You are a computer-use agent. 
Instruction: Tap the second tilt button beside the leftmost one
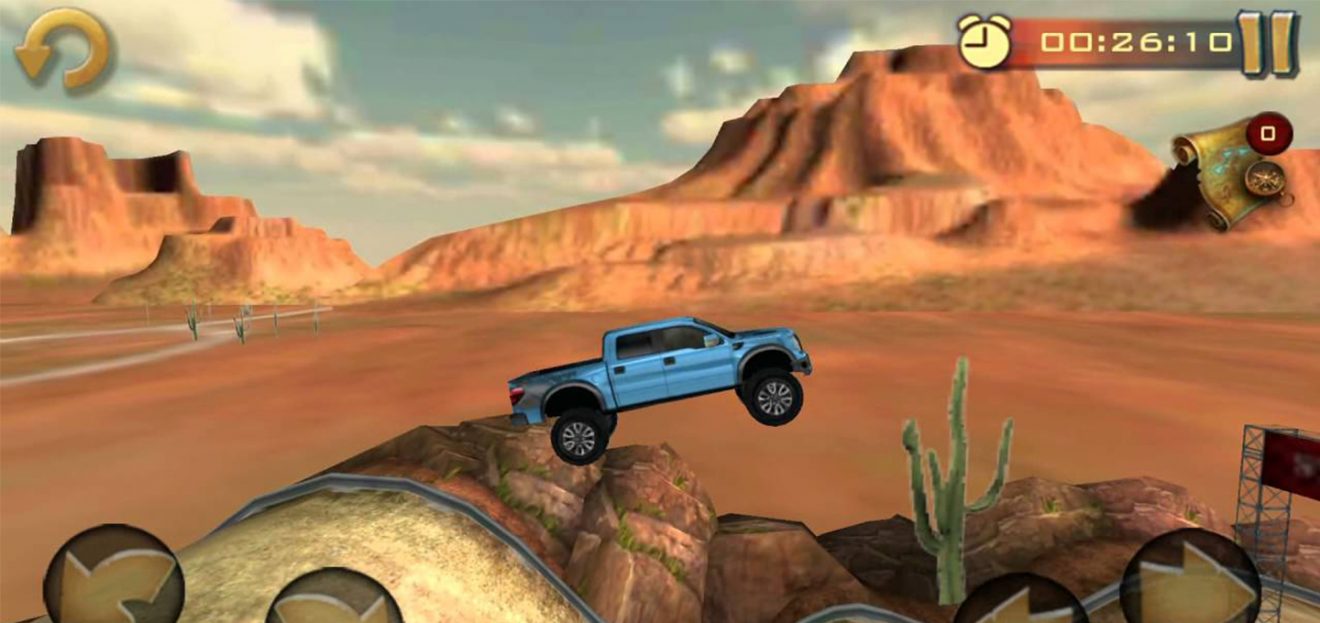pyautogui.click(x=336, y=600)
